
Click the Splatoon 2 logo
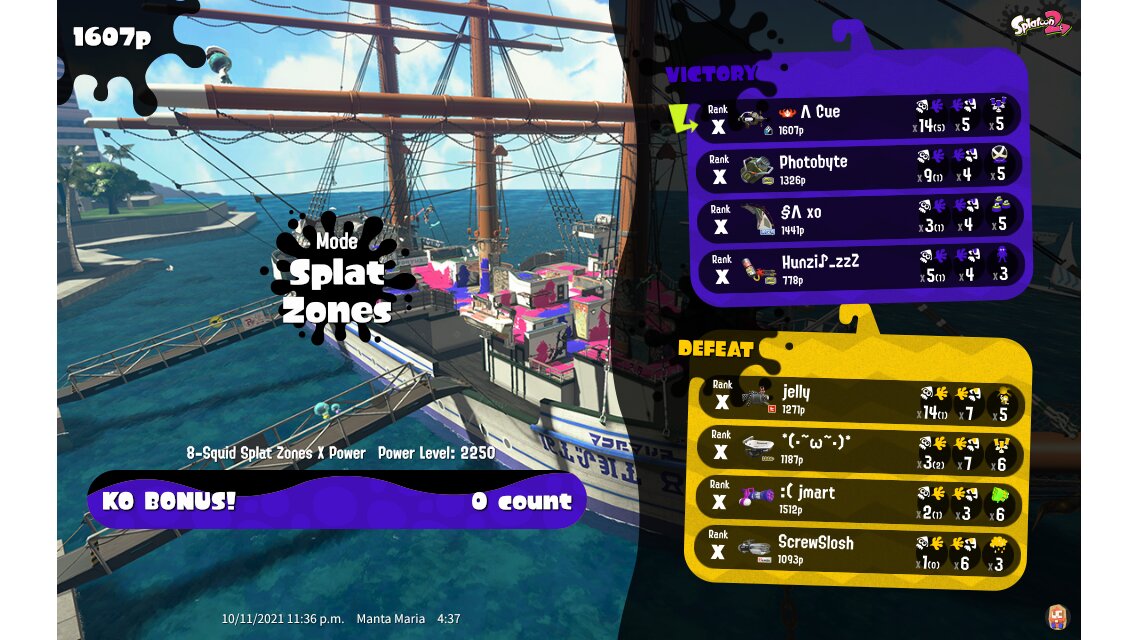point(1040,23)
